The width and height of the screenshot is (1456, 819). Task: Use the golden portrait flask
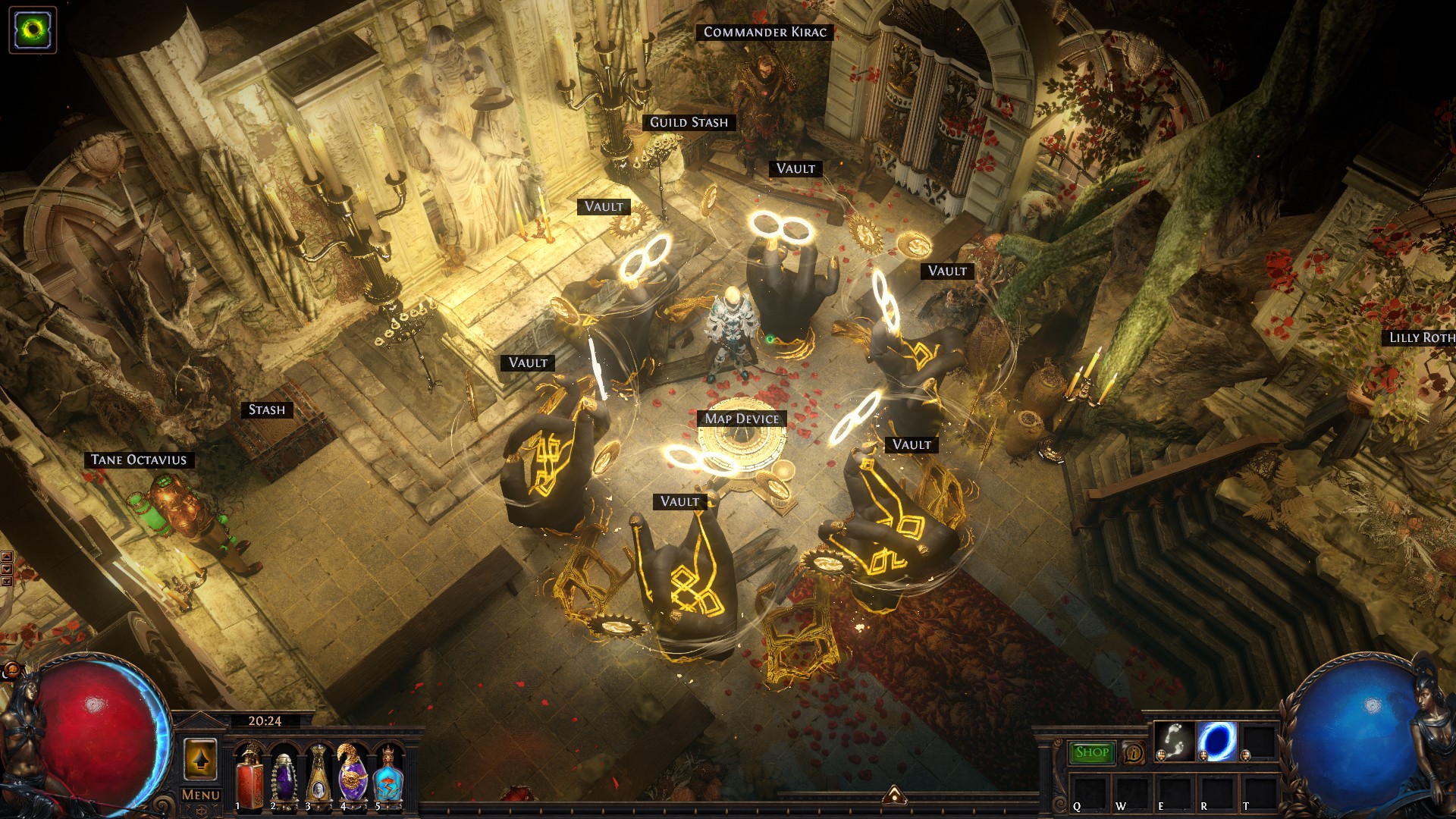[318, 776]
